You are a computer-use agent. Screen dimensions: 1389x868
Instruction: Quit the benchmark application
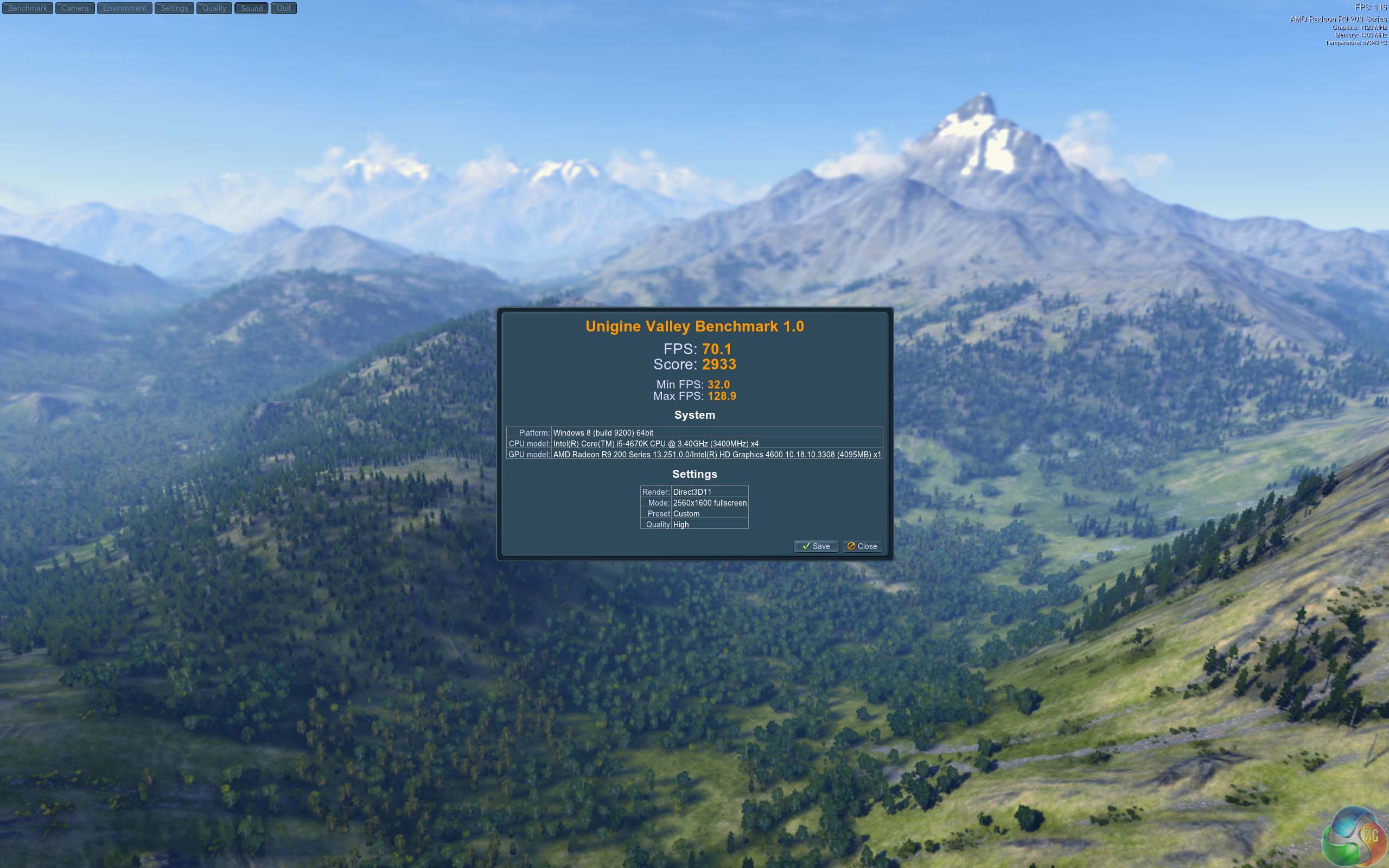click(x=284, y=8)
